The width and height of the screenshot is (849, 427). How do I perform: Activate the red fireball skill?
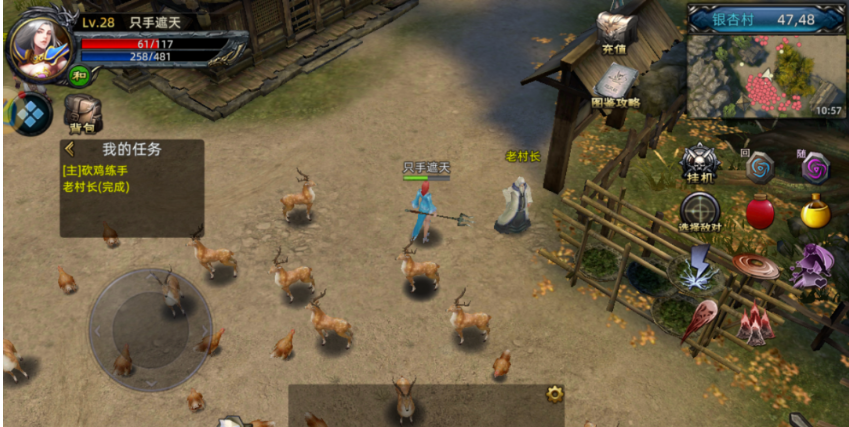[700, 320]
